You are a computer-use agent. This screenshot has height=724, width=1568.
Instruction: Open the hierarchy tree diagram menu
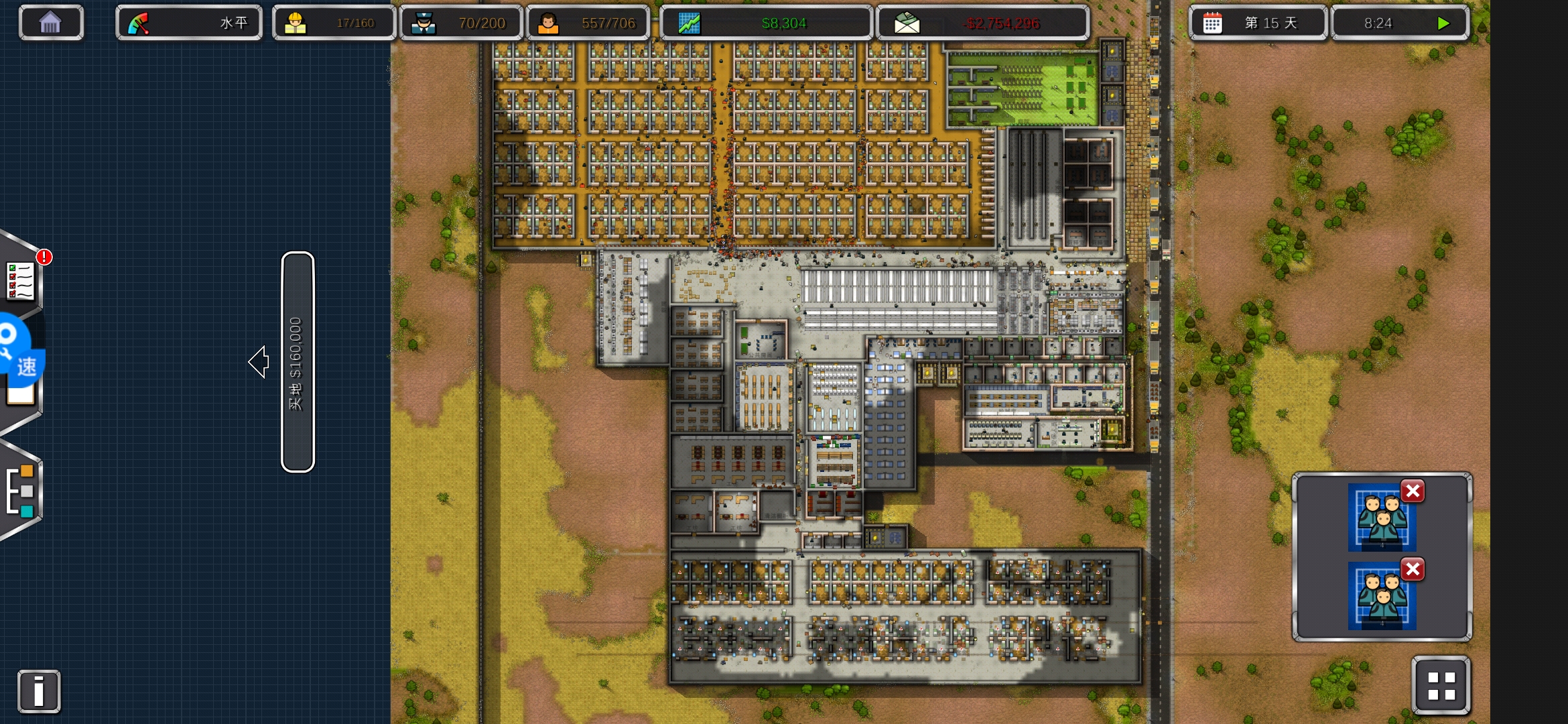20,491
